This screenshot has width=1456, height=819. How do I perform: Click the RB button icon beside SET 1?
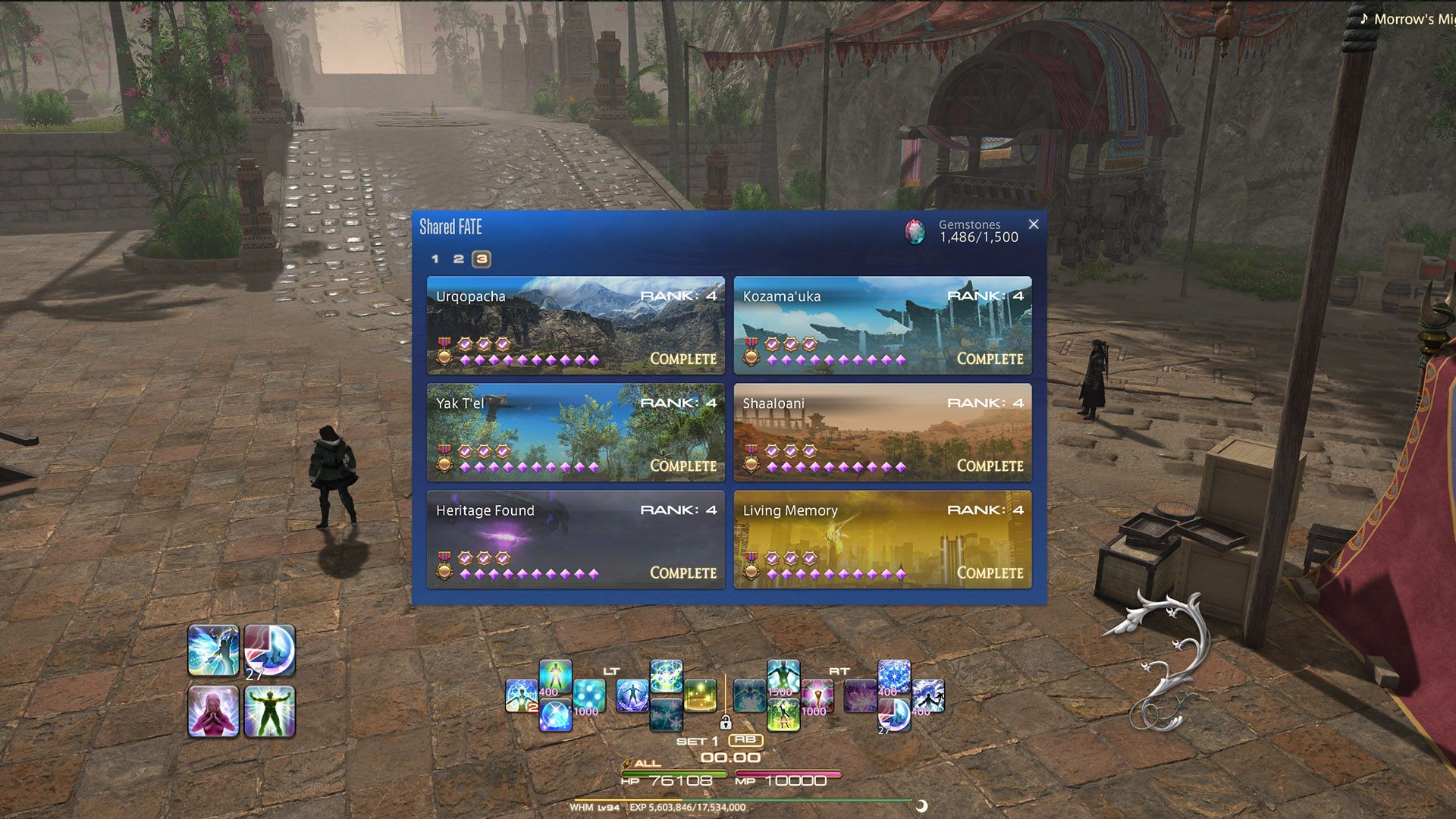pyautogui.click(x=746, y=741)
